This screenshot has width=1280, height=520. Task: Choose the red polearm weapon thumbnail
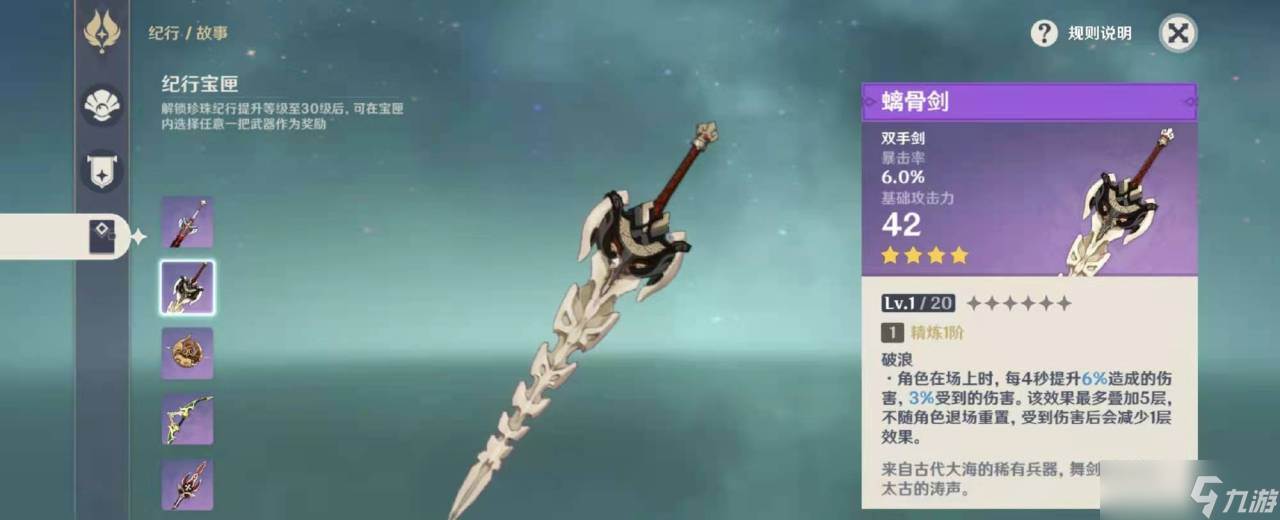click(x=187, y=485)
